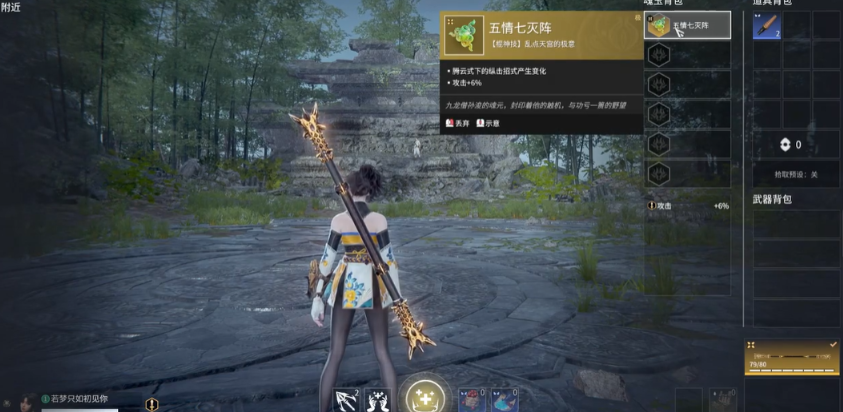Activate the skill icon beside the grappling hook

[378, 400]
